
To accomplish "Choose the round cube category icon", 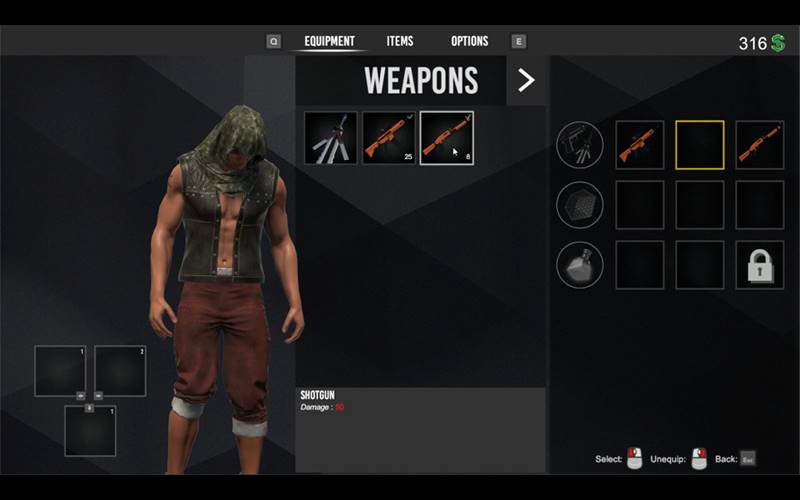I will click(x=580, y=205).
